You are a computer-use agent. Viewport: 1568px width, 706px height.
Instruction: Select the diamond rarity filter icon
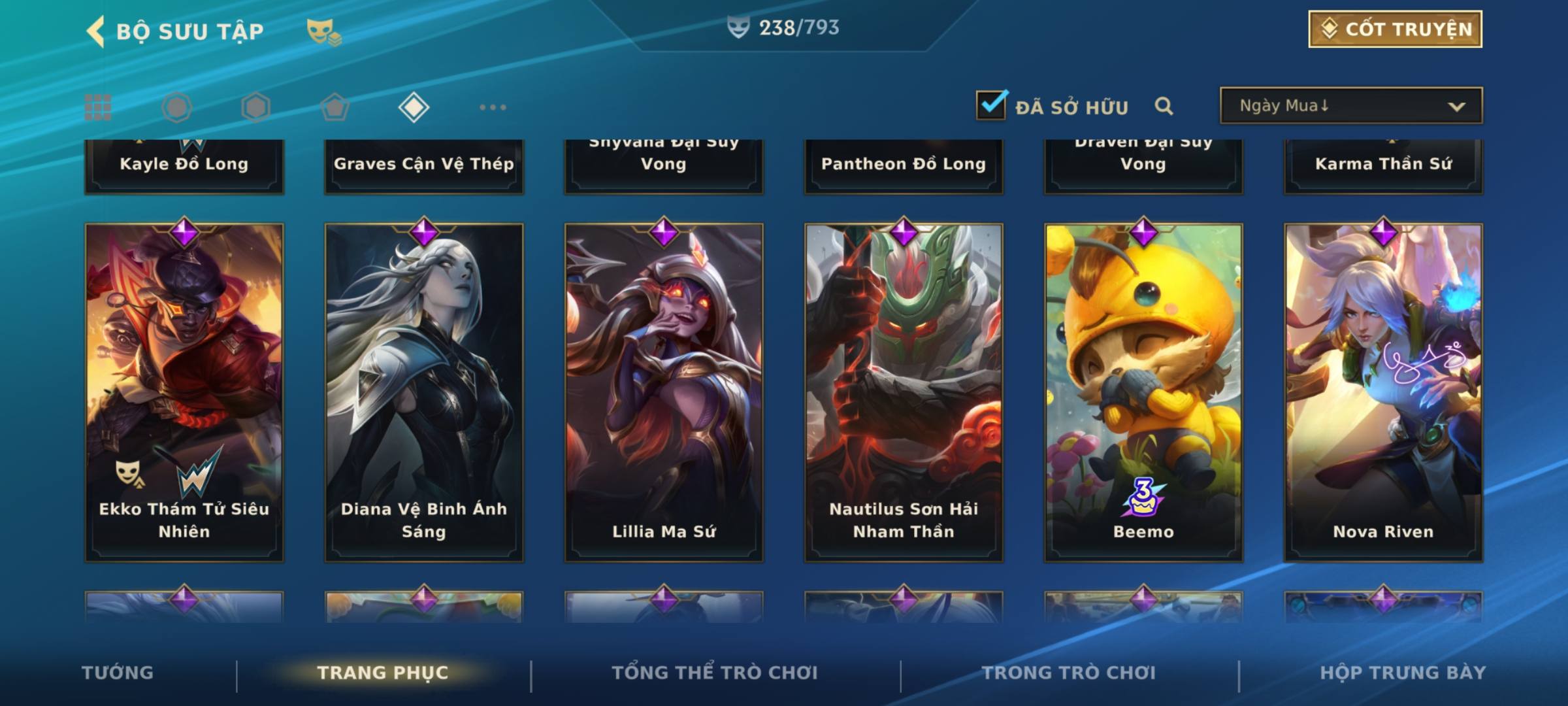click(x=414, y=107)
